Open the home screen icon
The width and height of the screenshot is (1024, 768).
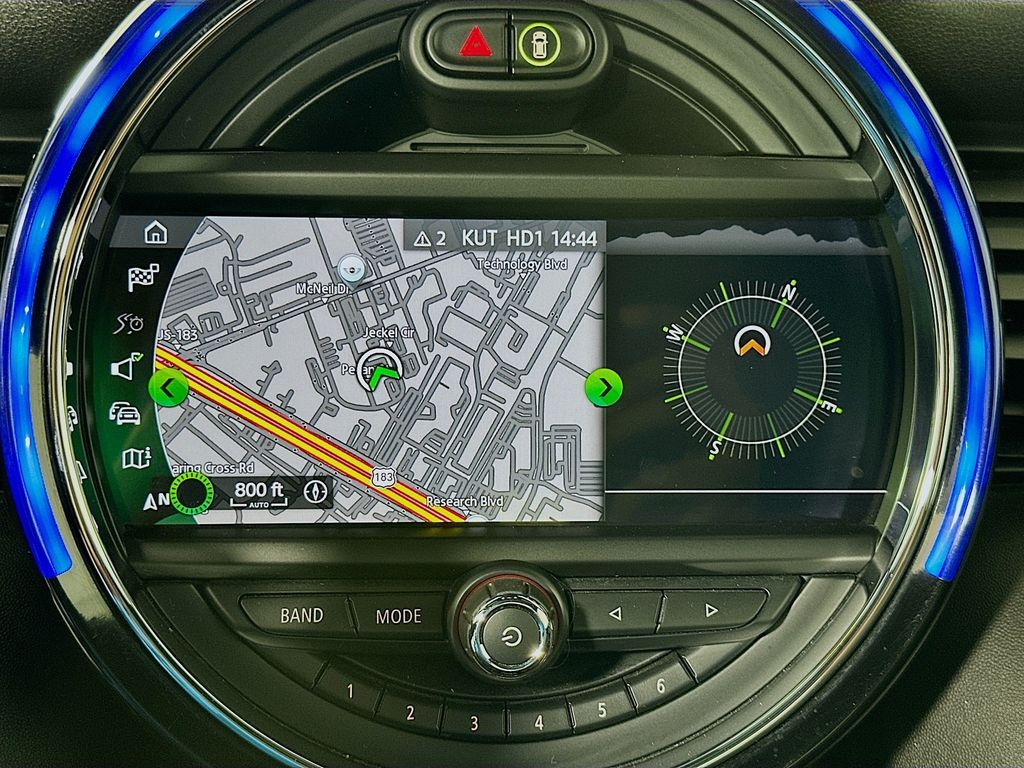(155, 233)
